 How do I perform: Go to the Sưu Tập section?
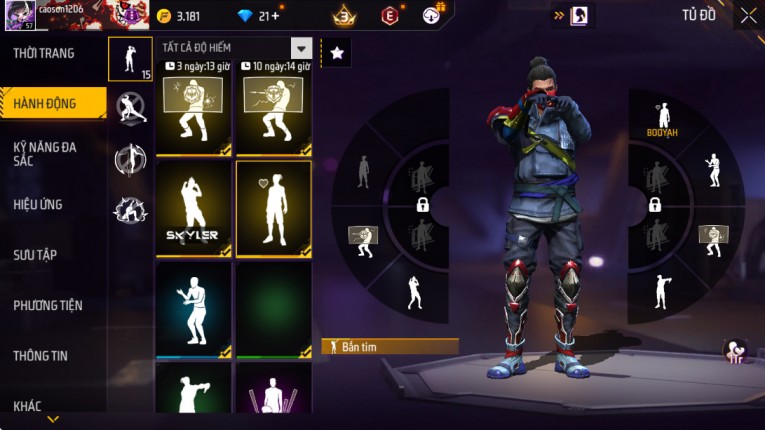click(35, 255)
